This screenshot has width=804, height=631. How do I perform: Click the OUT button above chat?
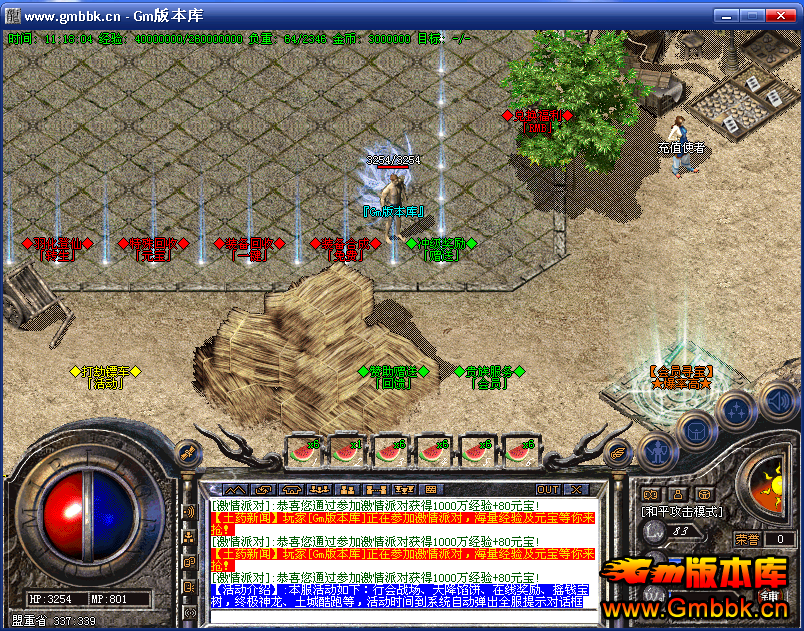[547, 490]
